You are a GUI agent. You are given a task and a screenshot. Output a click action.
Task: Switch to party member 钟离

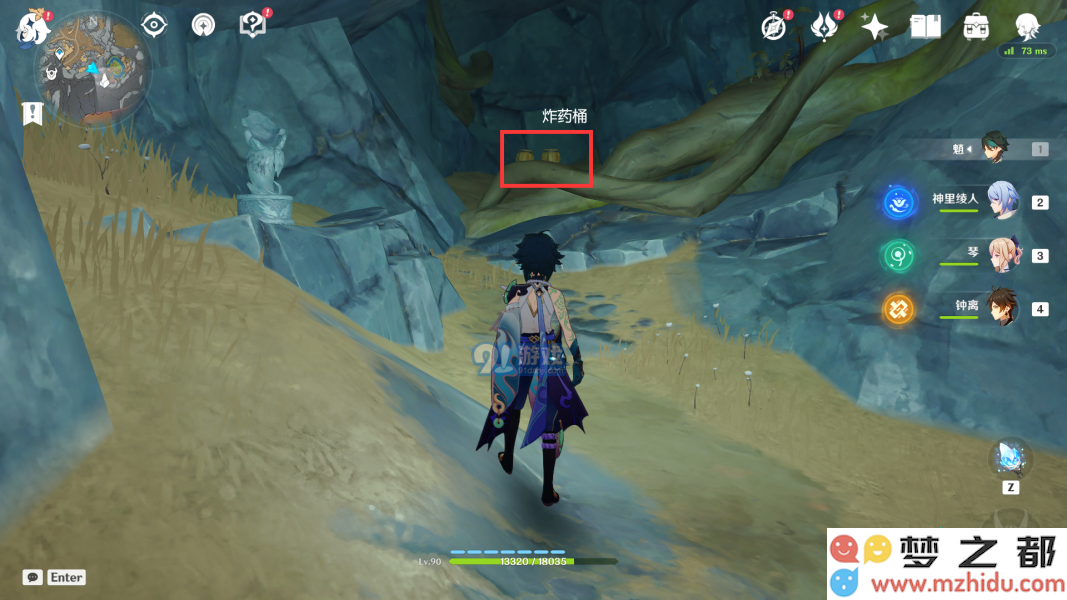coord(1003,307)
